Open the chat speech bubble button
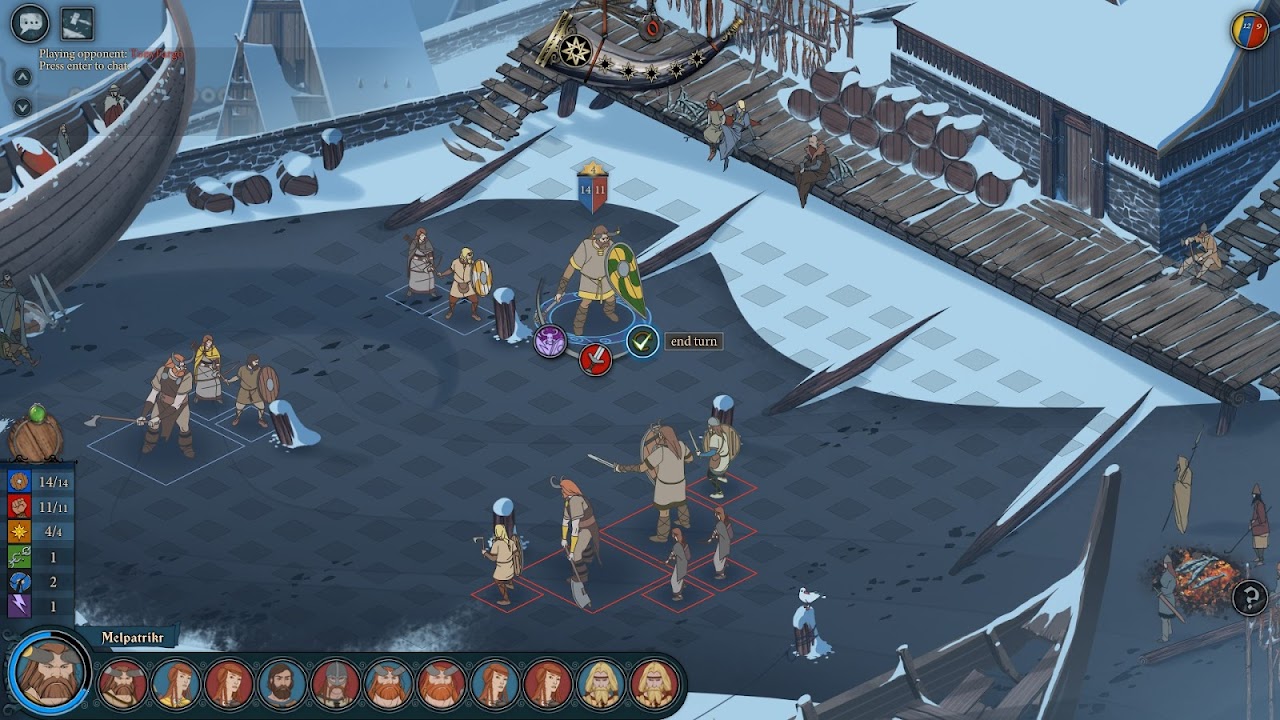The height and width of the screenshot is (720, 1280). [29, 22]
